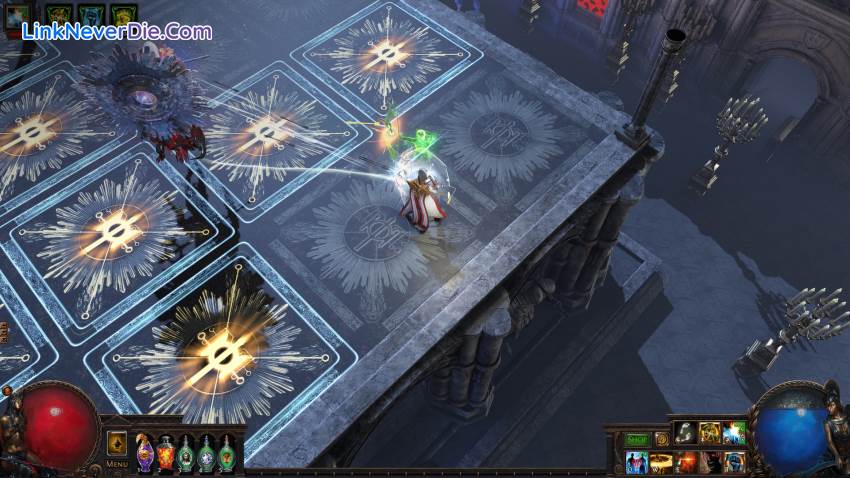The width and height of the screenshot is (850, 478).
Task: Use the purple flask
Action: coord(145,453)
